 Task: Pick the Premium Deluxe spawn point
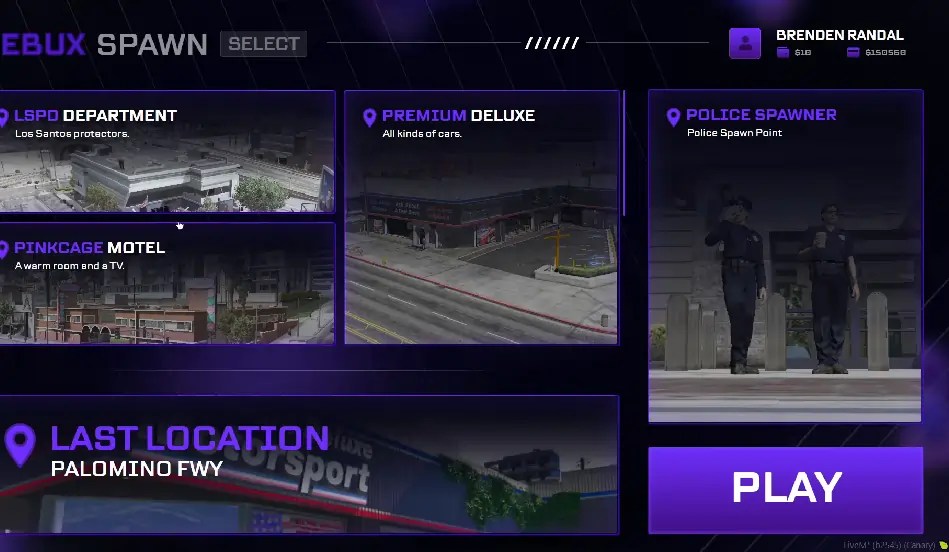coord(481,217)
